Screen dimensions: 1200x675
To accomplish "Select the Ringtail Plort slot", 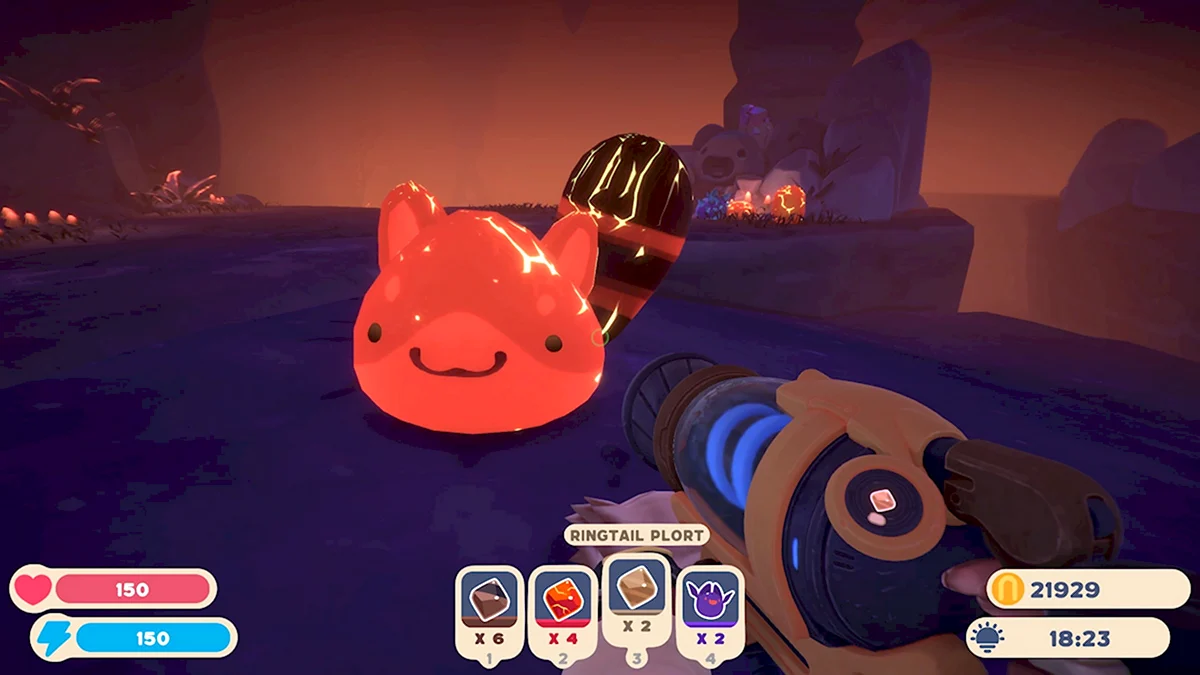I will (636, 598).
